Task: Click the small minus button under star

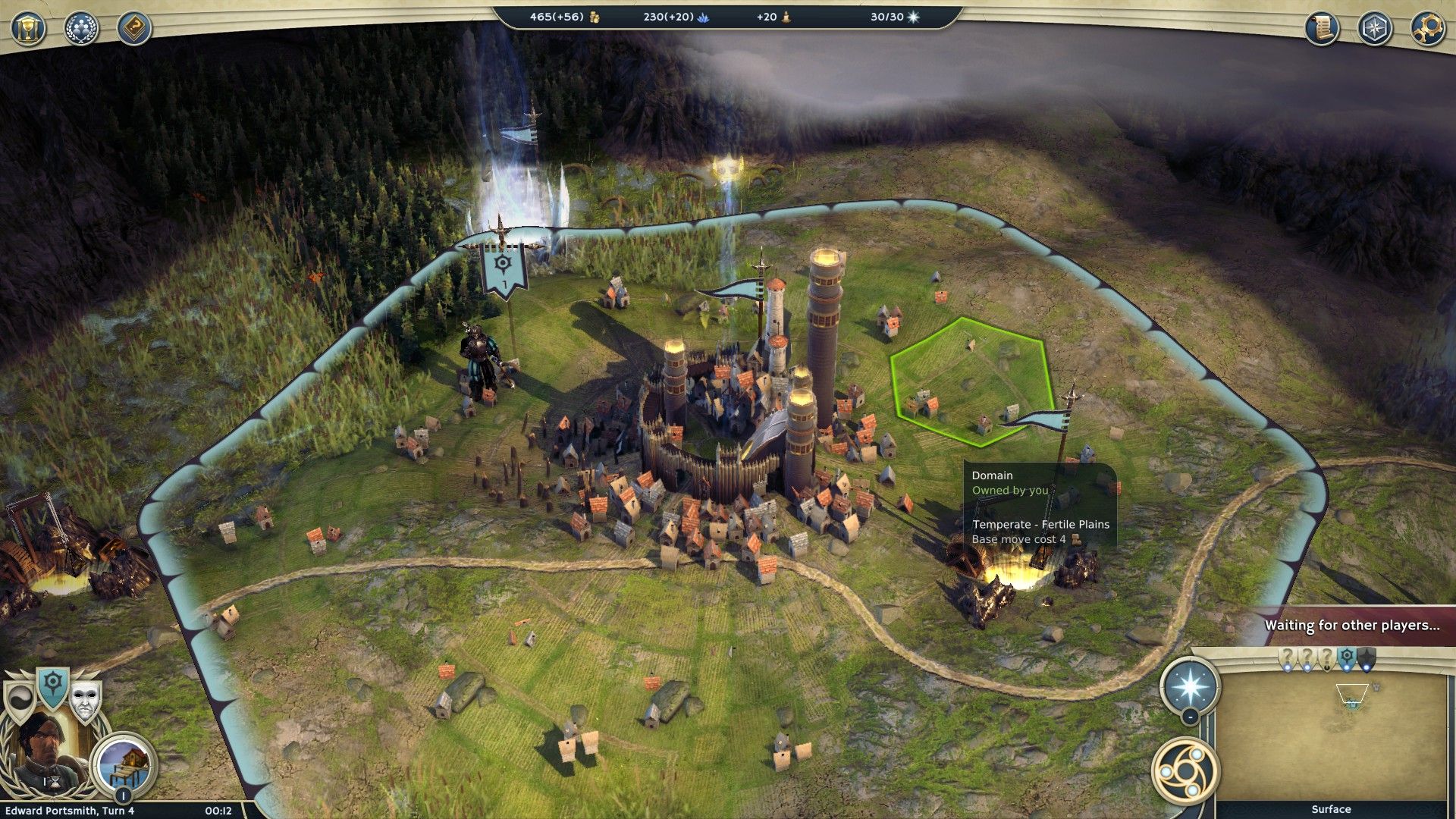Action: pos(1190,717)
